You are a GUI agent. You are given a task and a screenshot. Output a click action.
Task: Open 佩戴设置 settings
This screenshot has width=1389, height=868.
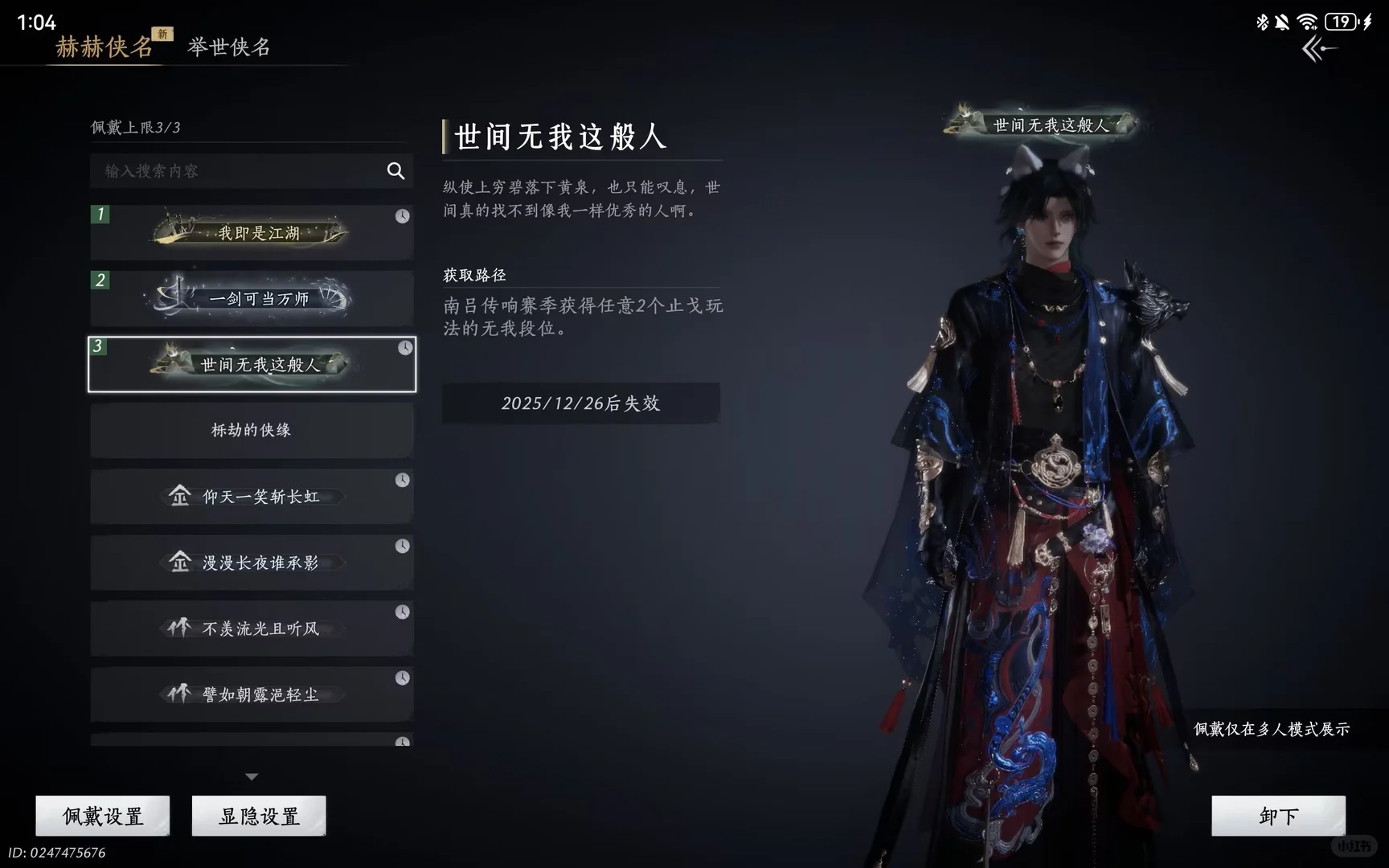[x=102, y=815]
